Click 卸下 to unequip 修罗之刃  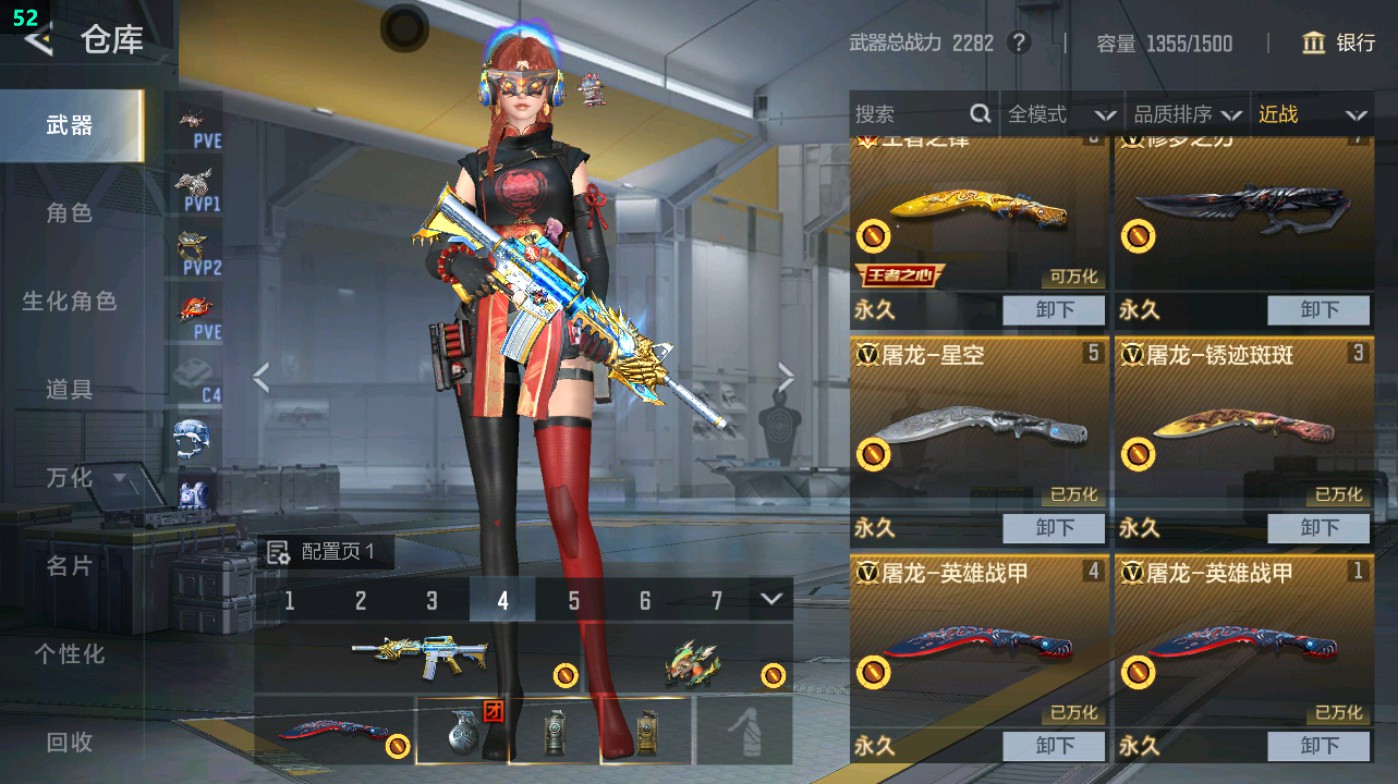pyautogui.click(x=1317, y=310)
